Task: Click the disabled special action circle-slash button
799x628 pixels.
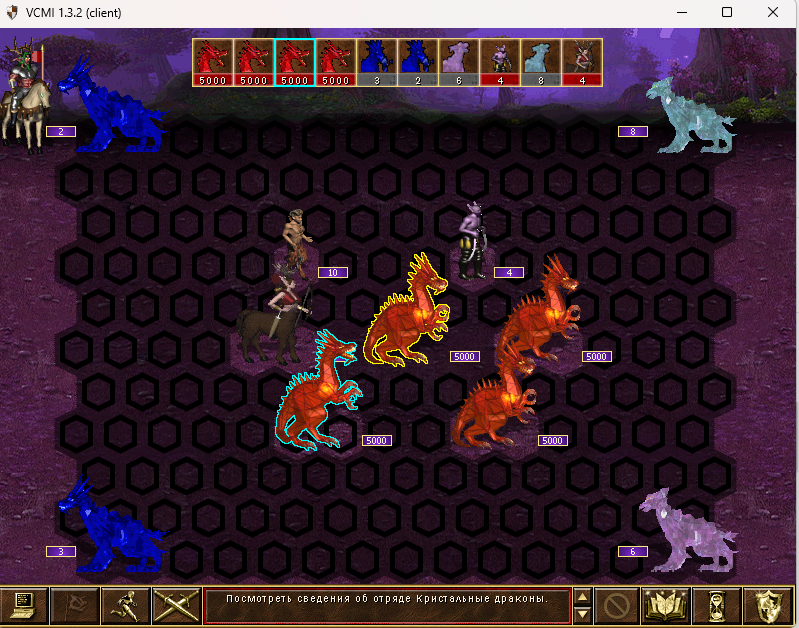Action: [x=617, y=605]
